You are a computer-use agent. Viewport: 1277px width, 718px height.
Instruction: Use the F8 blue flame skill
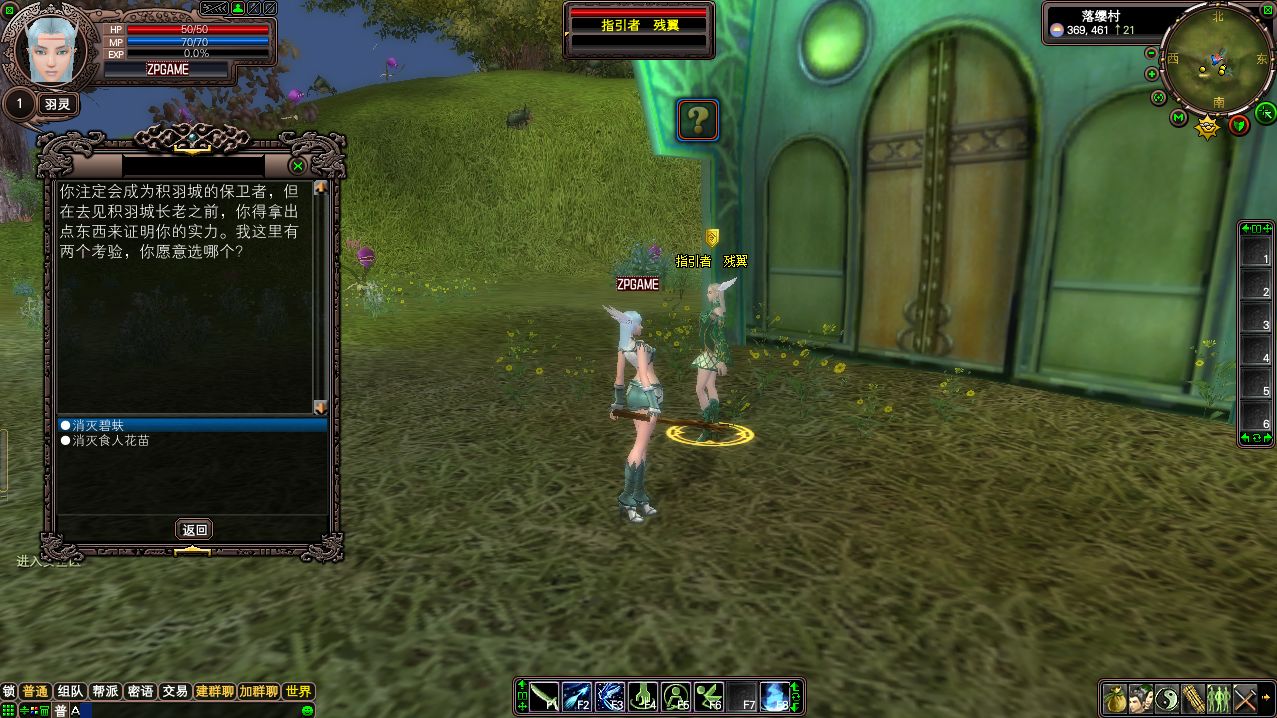[773, 697]
